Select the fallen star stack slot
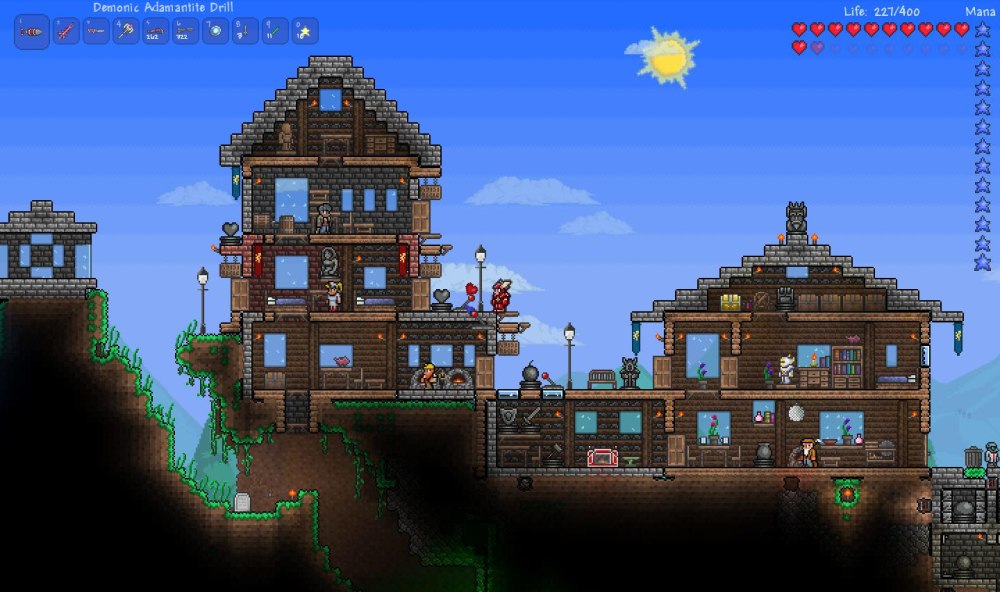1000x592 pixels. point(304,32)
